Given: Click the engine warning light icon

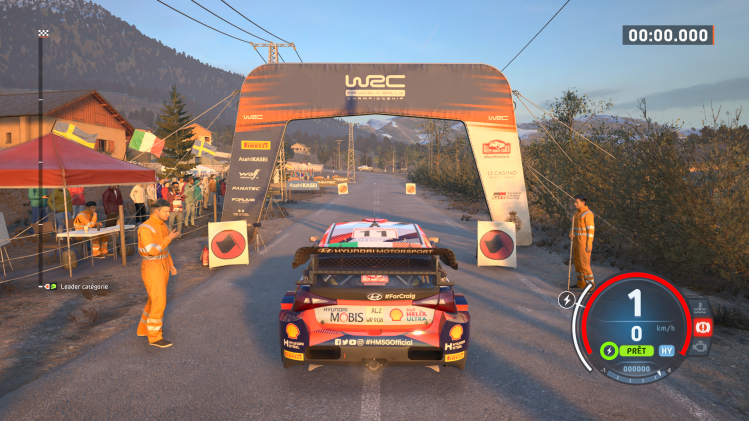Looking at the screenshot, I should click(701, 346).
